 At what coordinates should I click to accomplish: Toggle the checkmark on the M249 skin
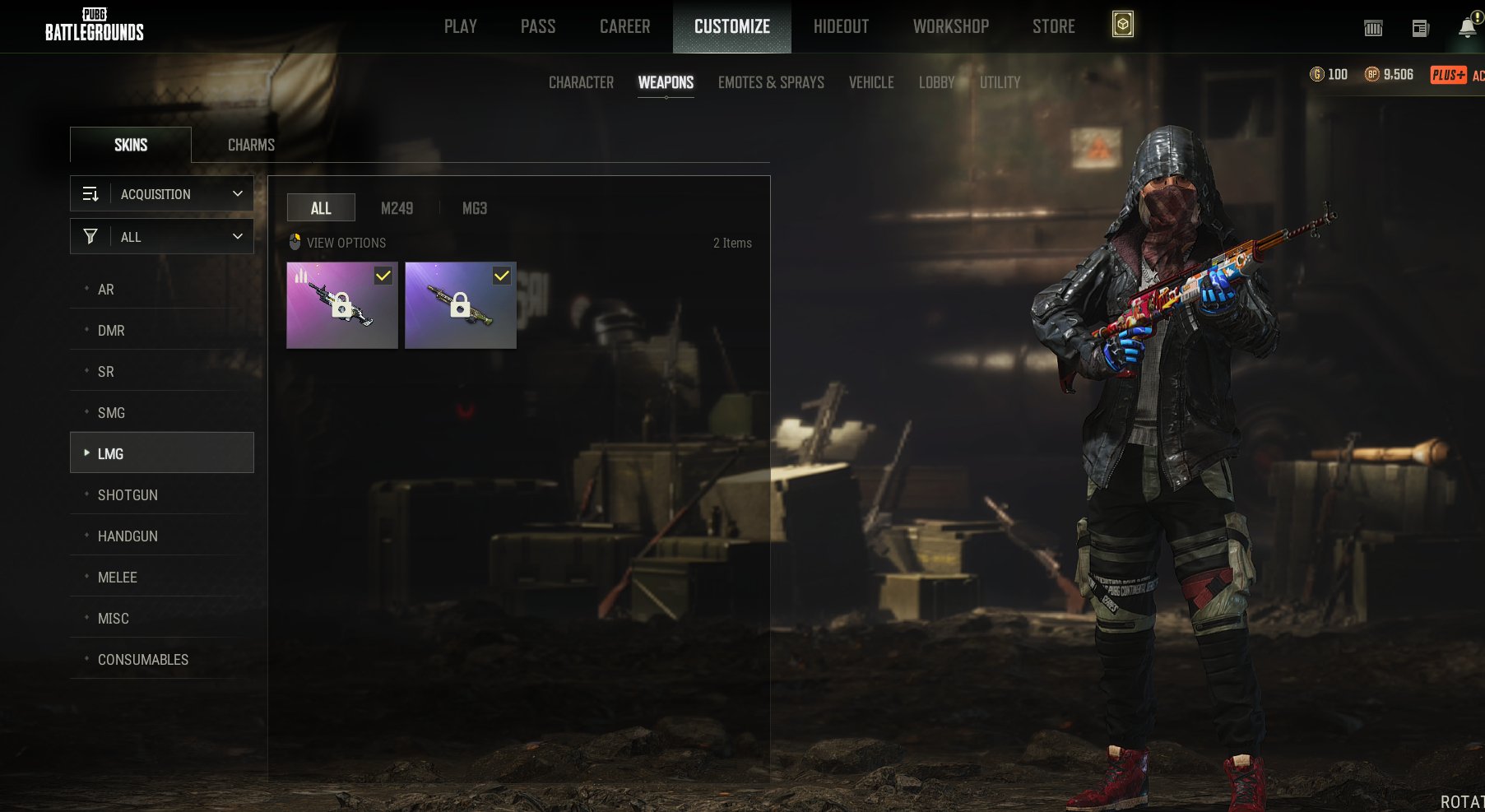click(383, 276)
